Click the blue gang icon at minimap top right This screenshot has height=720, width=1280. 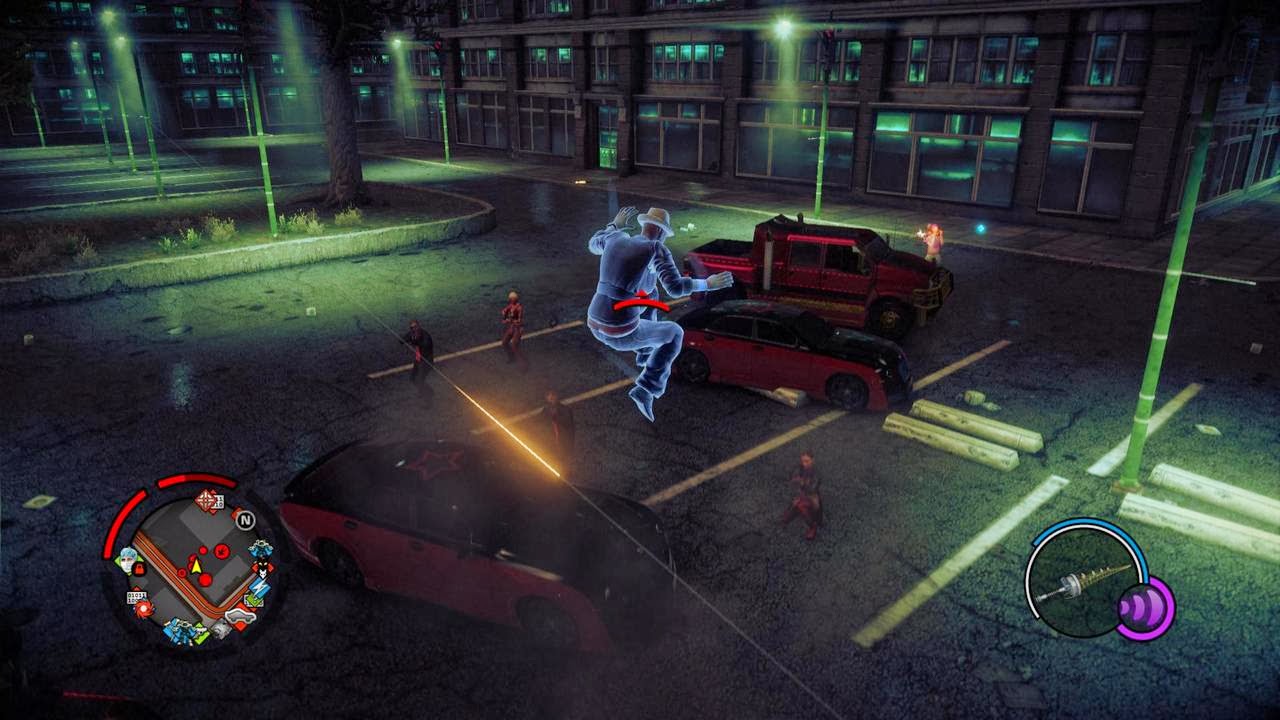pos(260,550)
